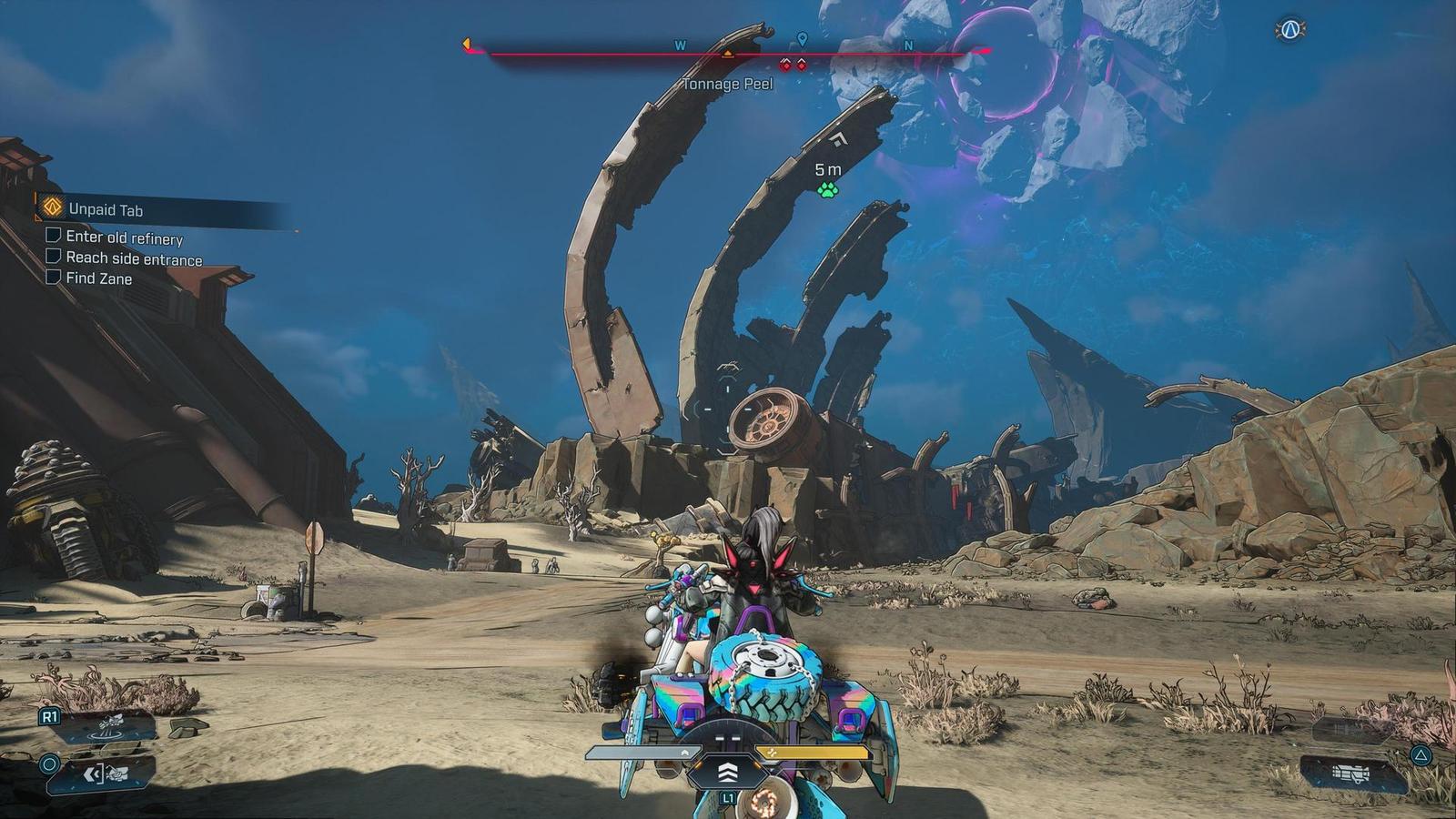Screen dimensions: 1456x819
Task: Click the yellow vehicle fuel bar
Action: (x=813, y=753)
